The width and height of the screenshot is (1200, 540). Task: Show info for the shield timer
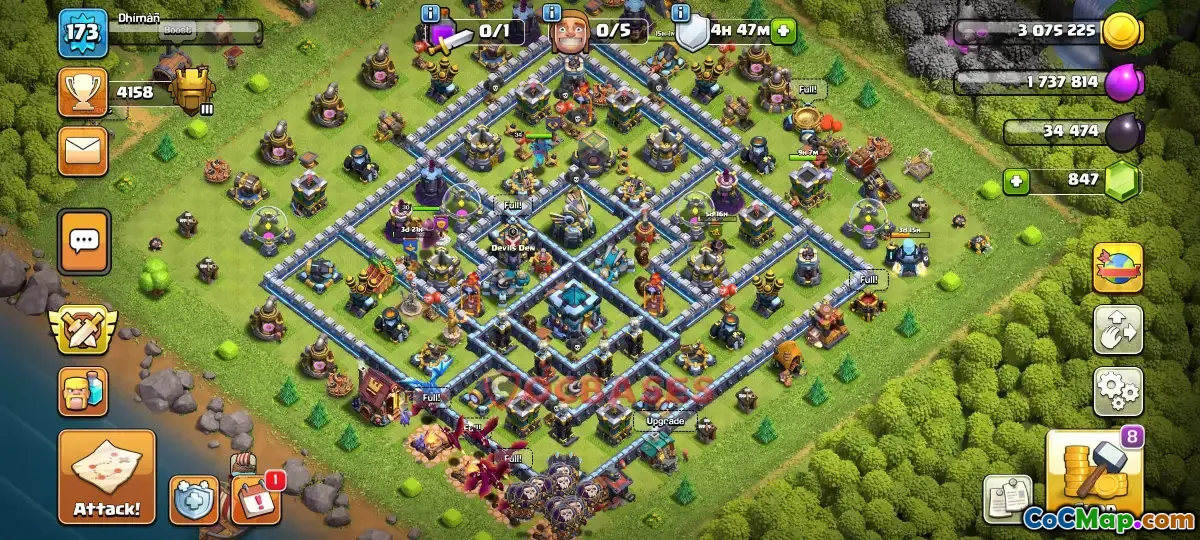[x=681, y=13]
